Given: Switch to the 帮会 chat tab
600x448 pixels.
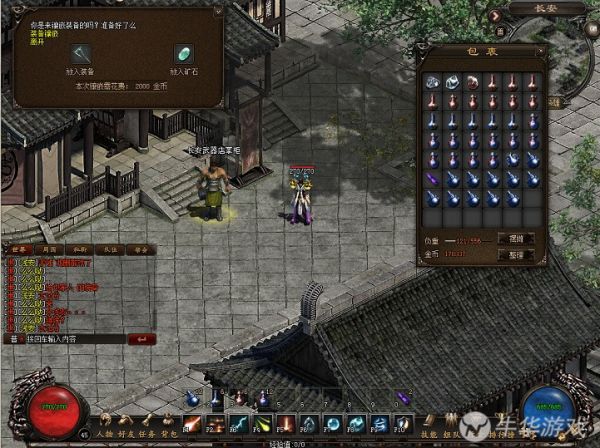Looking at the screenshot, I should coord(141,249).
